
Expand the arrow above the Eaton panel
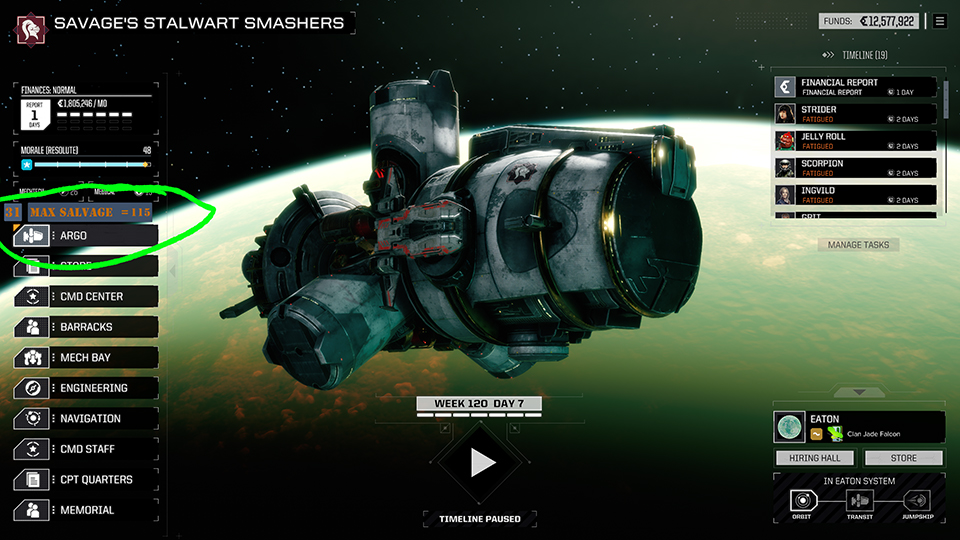click(858, 392)
